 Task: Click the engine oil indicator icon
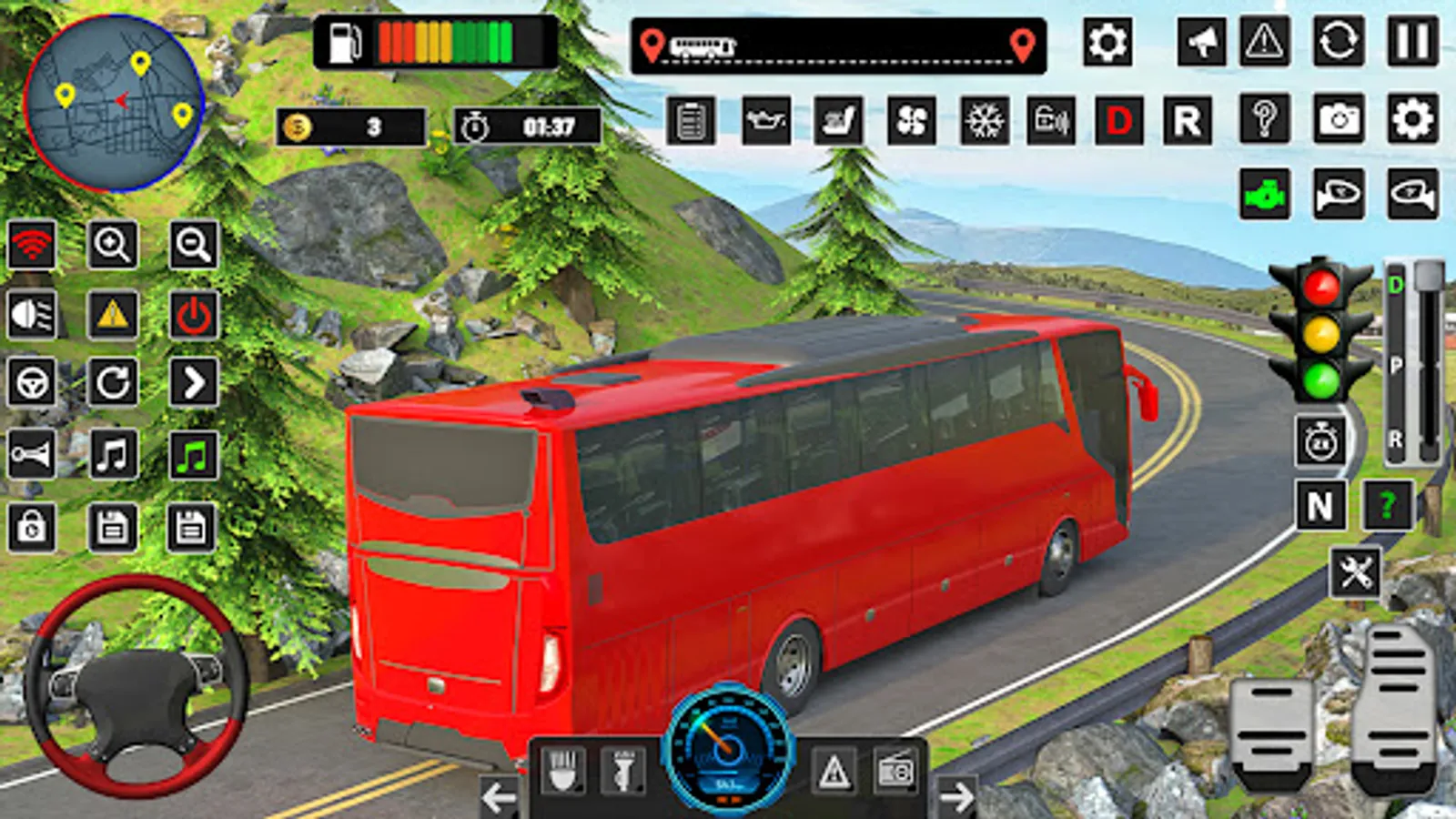click(767, 118)
